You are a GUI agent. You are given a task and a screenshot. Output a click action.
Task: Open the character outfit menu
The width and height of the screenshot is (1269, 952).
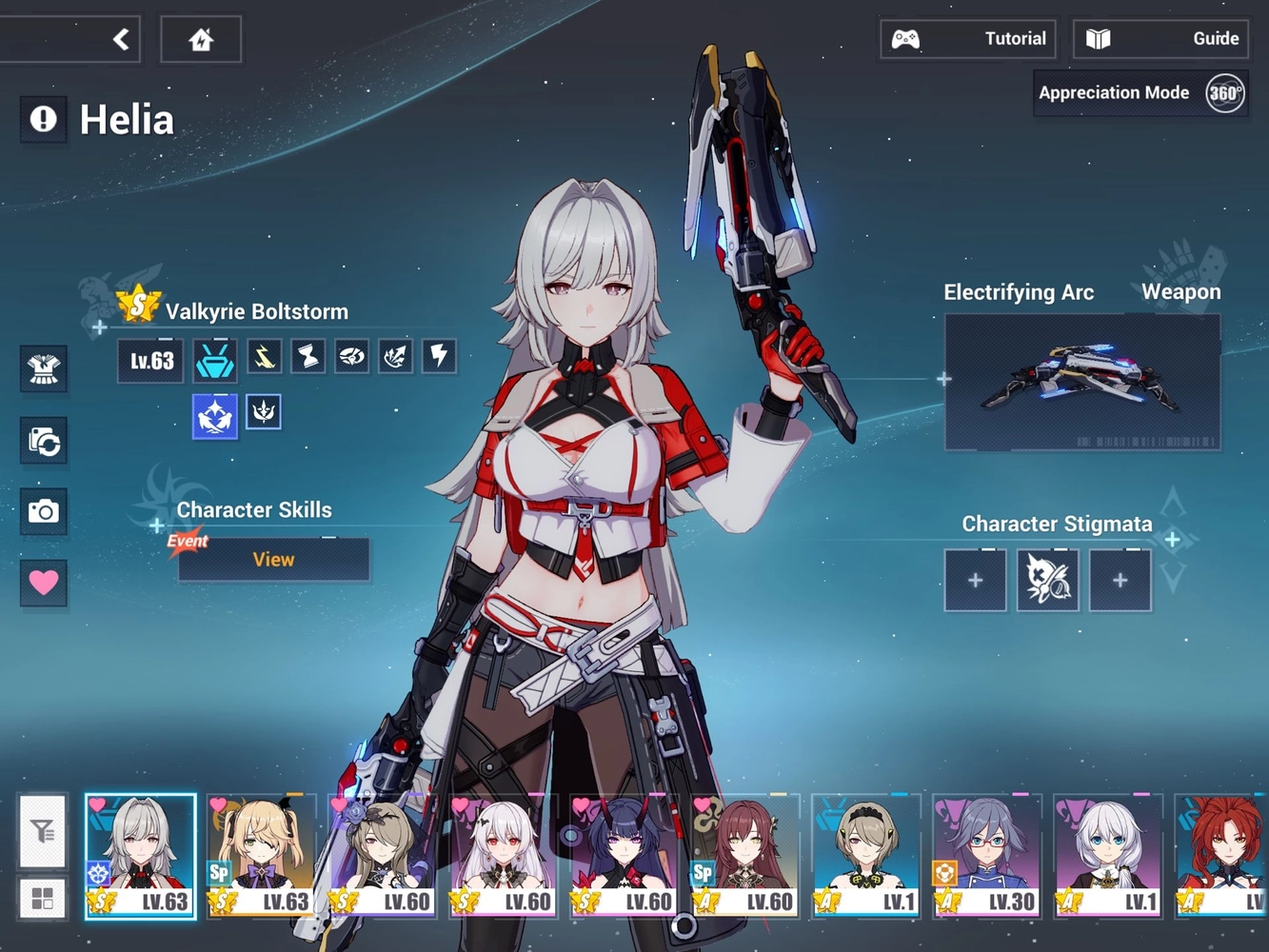click(x=43, y=369)
